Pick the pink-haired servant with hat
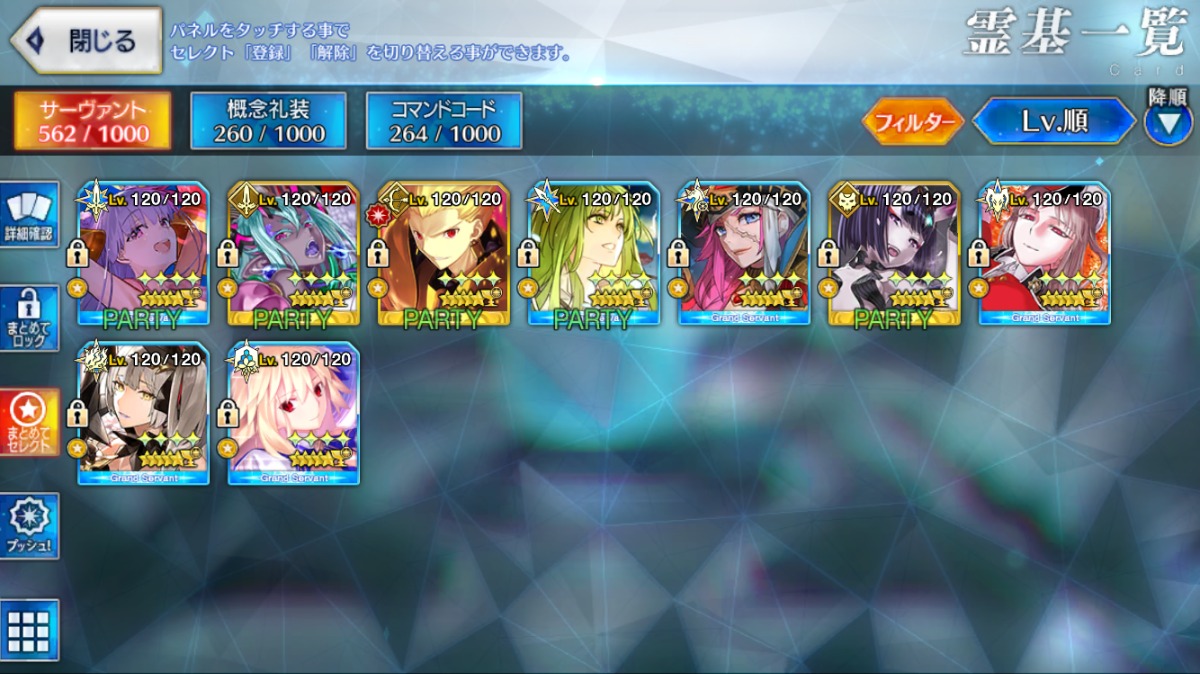1200x674 pixels. (744, 255)
